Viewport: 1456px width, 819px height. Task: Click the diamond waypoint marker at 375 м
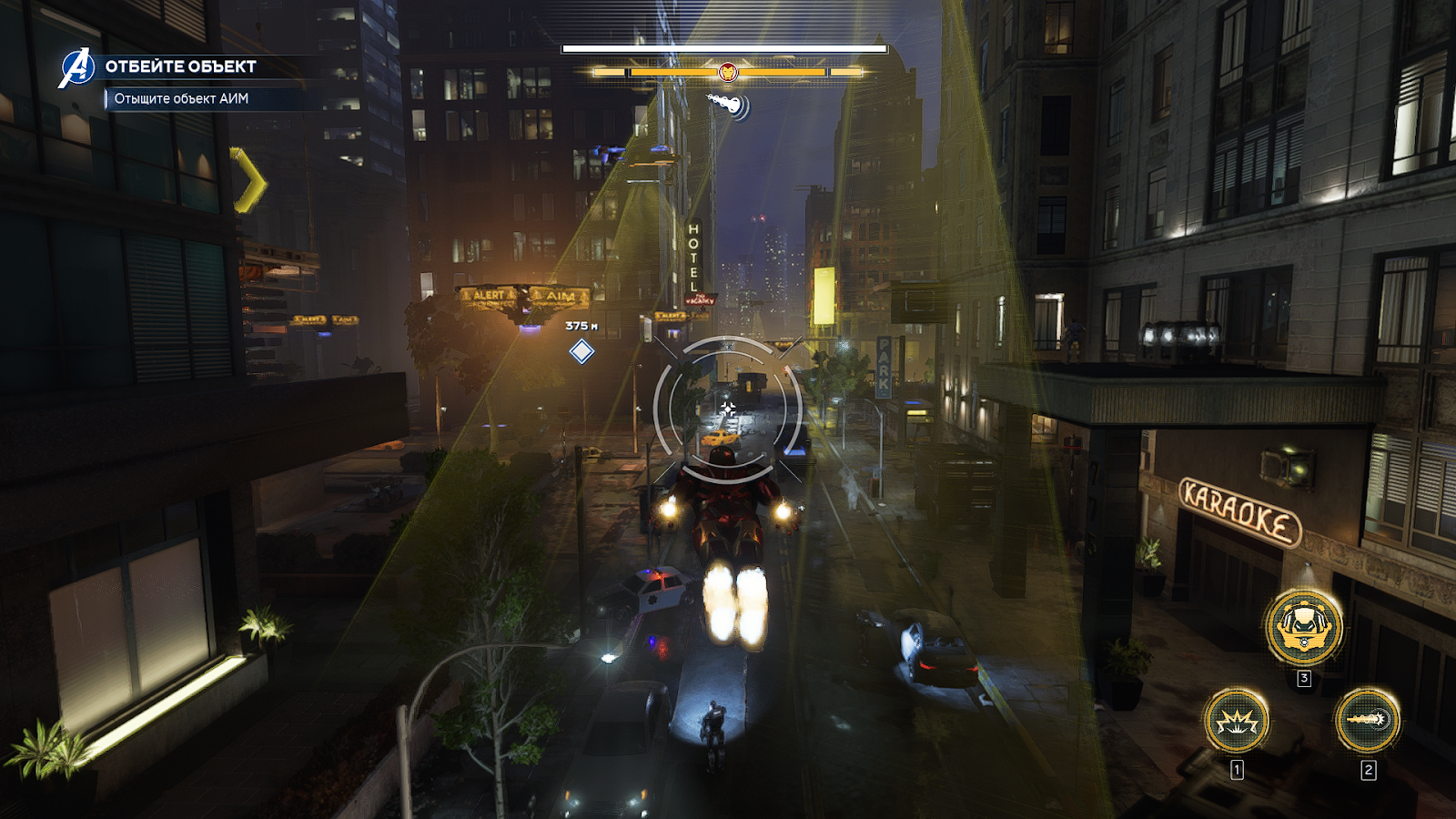point(581,351)
